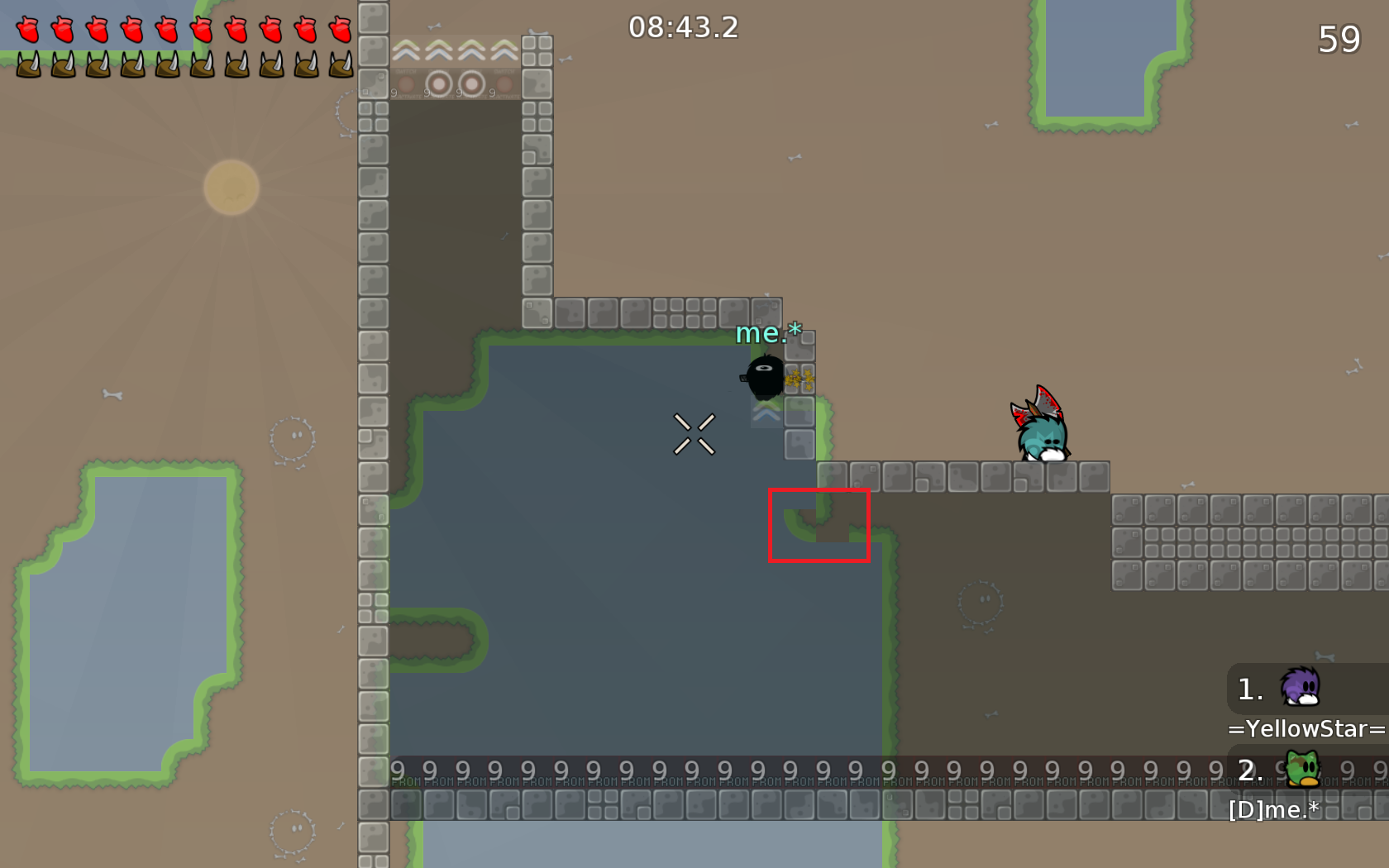1389x868 pixels.
Task: Click the leftmost speedup arrow tile
Action: click(405, 50)
